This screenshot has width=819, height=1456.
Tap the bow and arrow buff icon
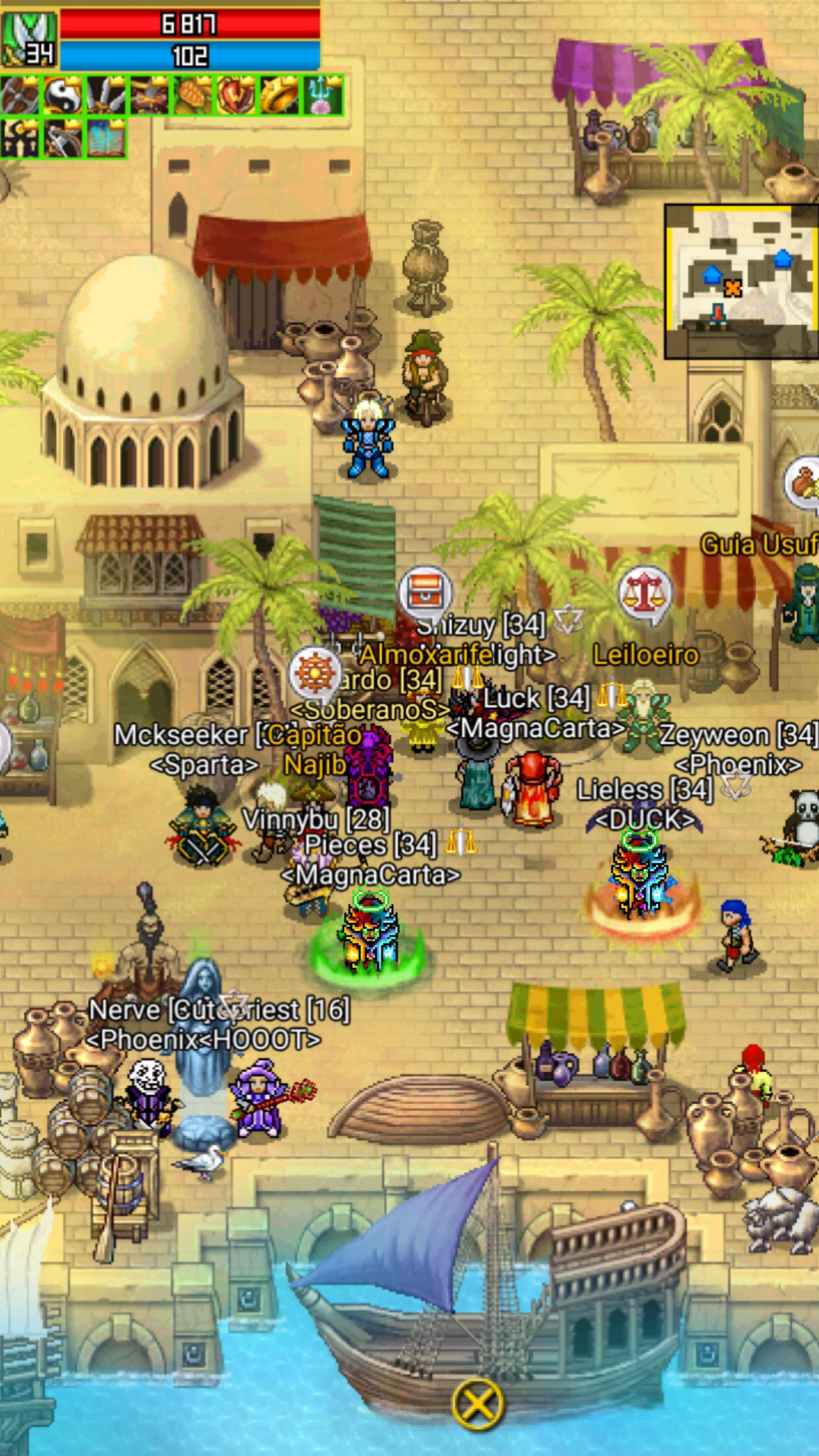tap(64, 139)
